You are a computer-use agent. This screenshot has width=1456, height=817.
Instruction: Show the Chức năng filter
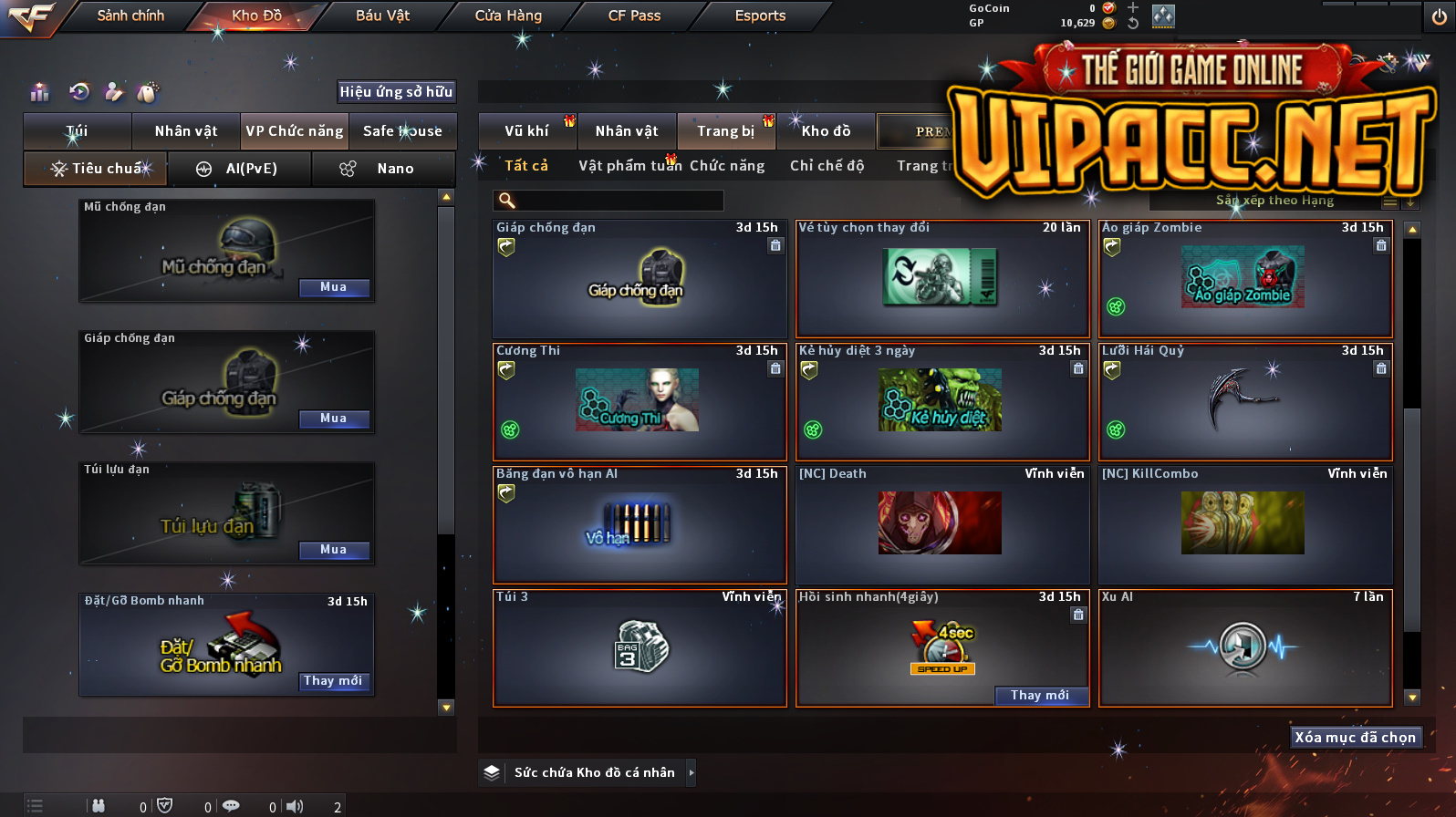[727, 166]
